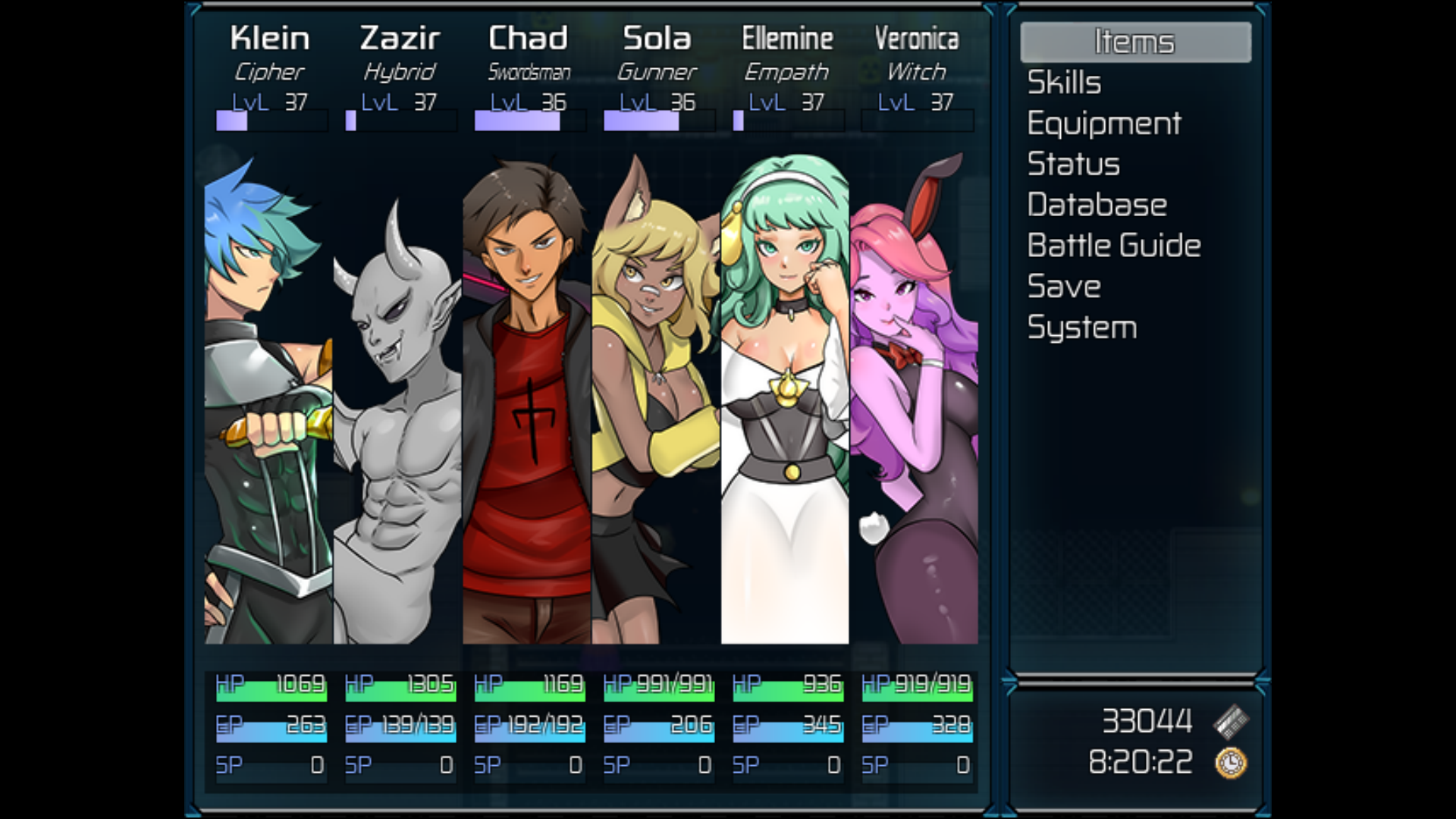
Task: Choose the Save option
Action: 1064,287
